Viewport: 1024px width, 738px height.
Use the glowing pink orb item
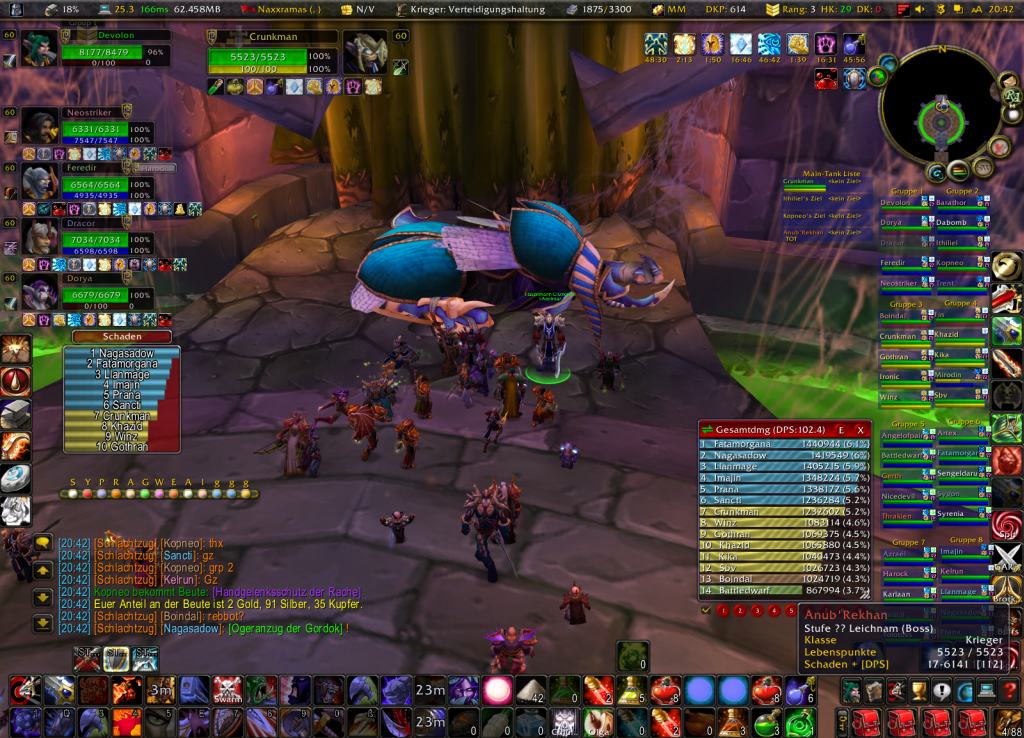(x=497, y=690)
